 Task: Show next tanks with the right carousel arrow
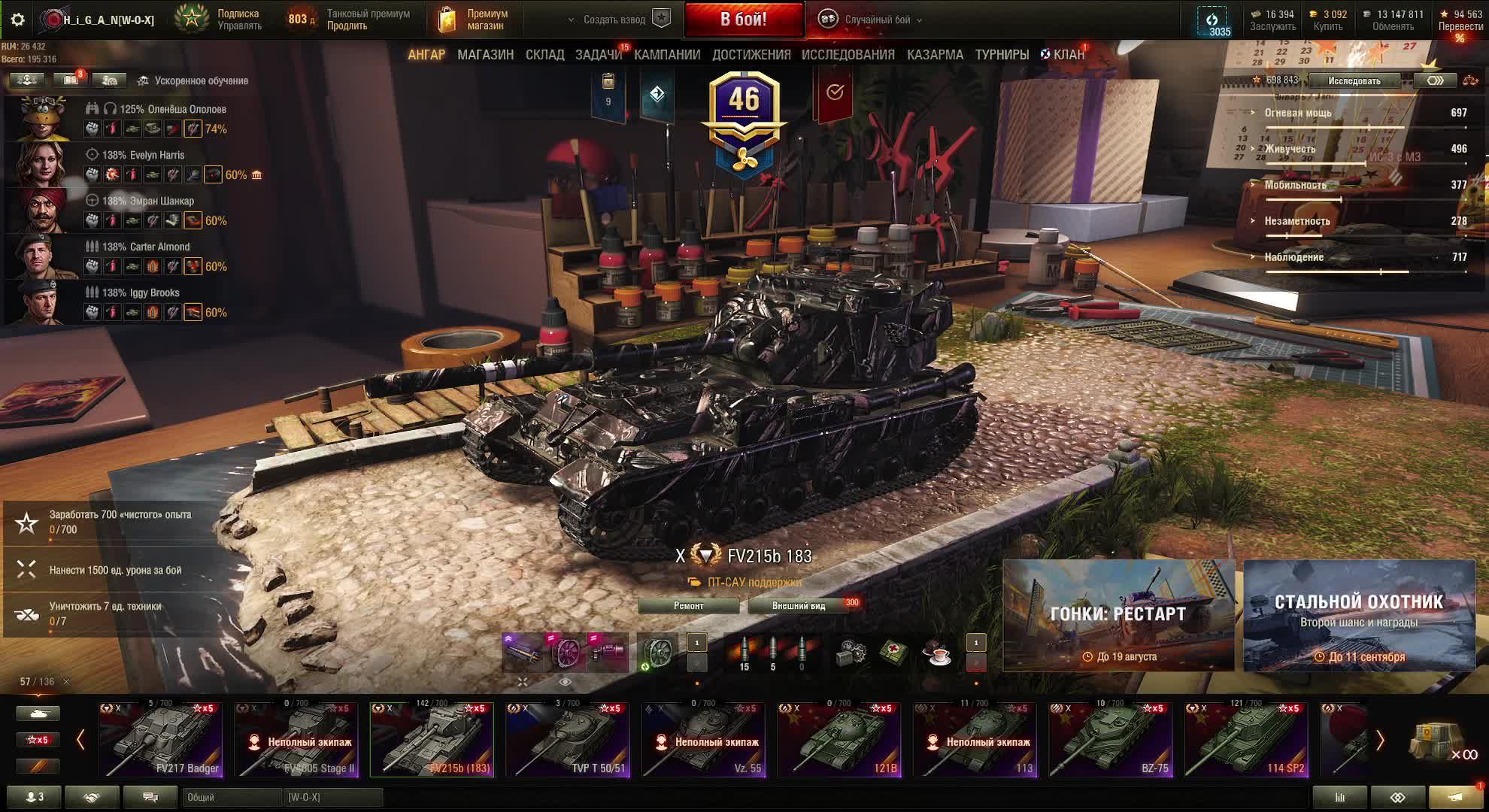pos(1379,741)
